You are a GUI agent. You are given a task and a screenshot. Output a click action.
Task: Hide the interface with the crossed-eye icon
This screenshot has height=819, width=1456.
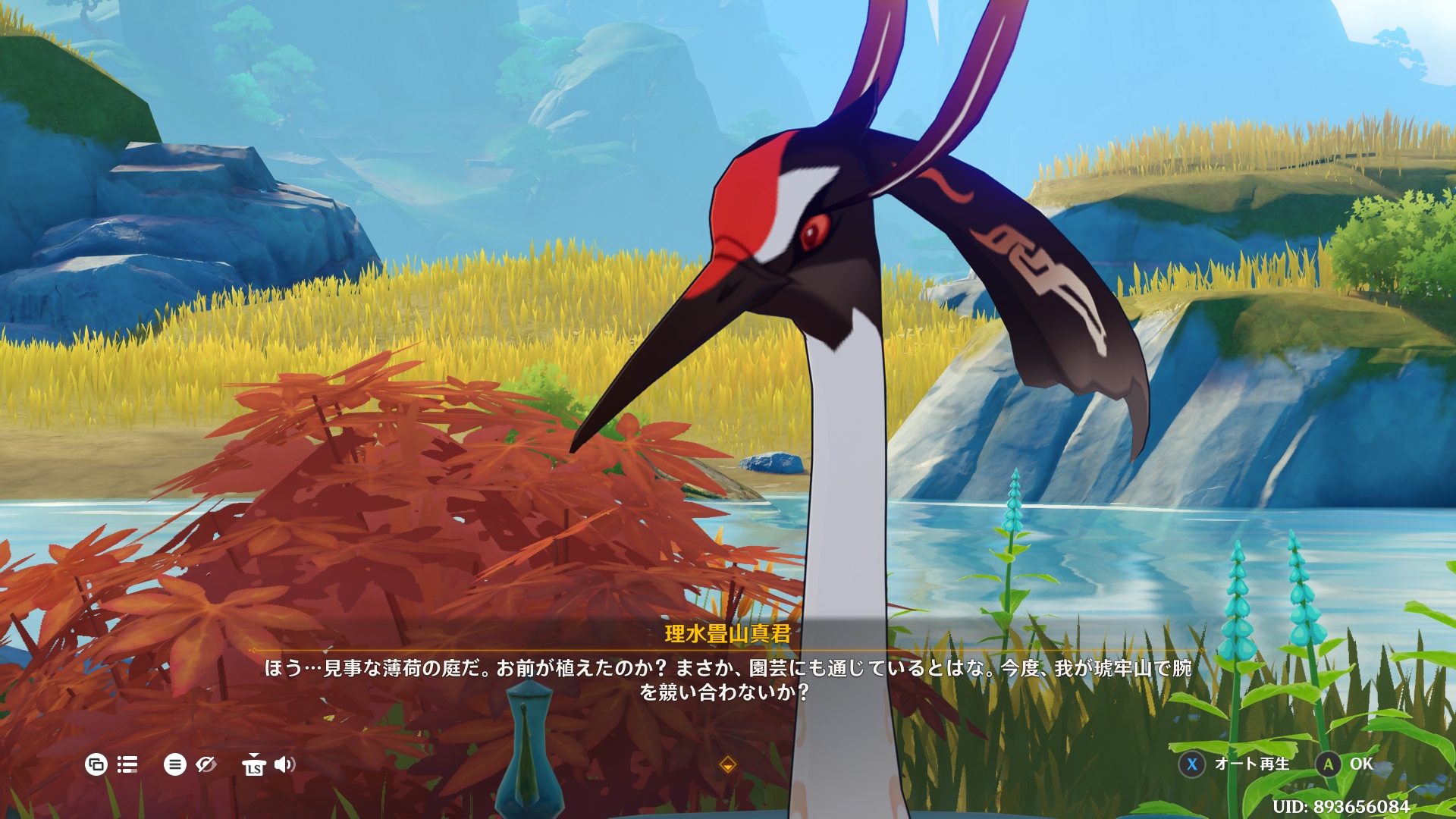pos(206,764)
